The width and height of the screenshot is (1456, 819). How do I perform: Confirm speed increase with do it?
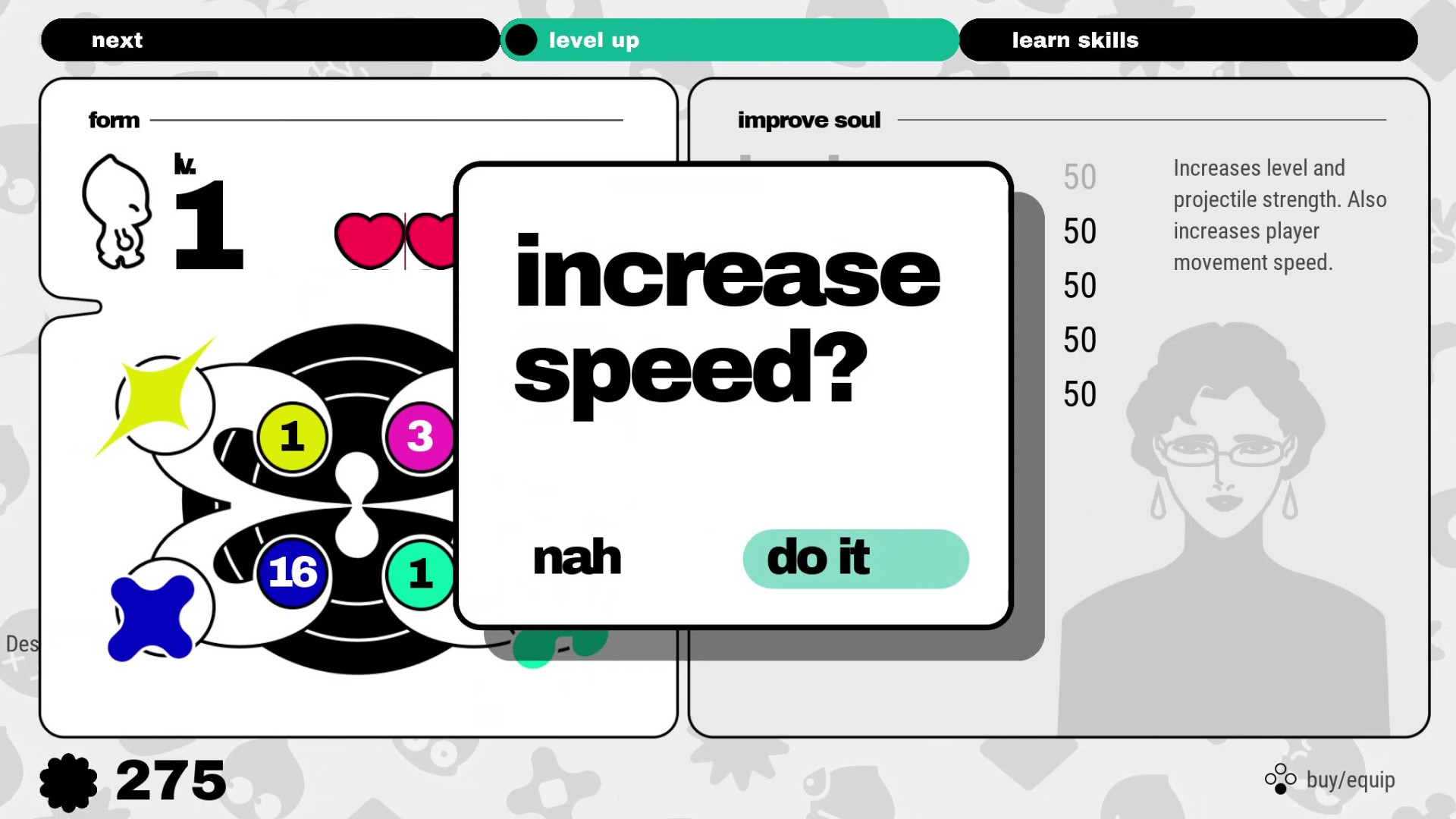pyautogui.click(x=855, y=559)
